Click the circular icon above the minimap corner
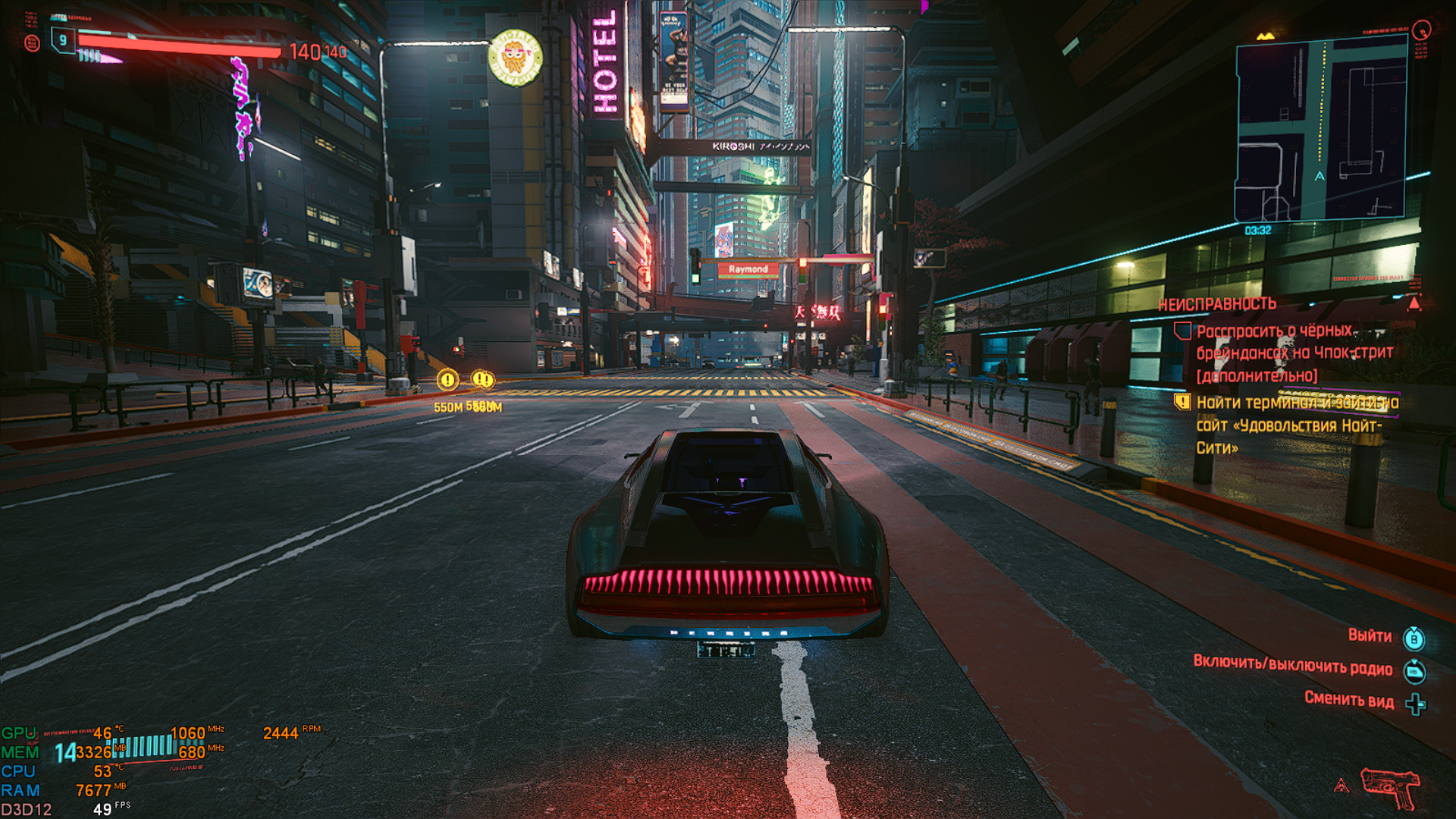 click(x=1422, y=30)
